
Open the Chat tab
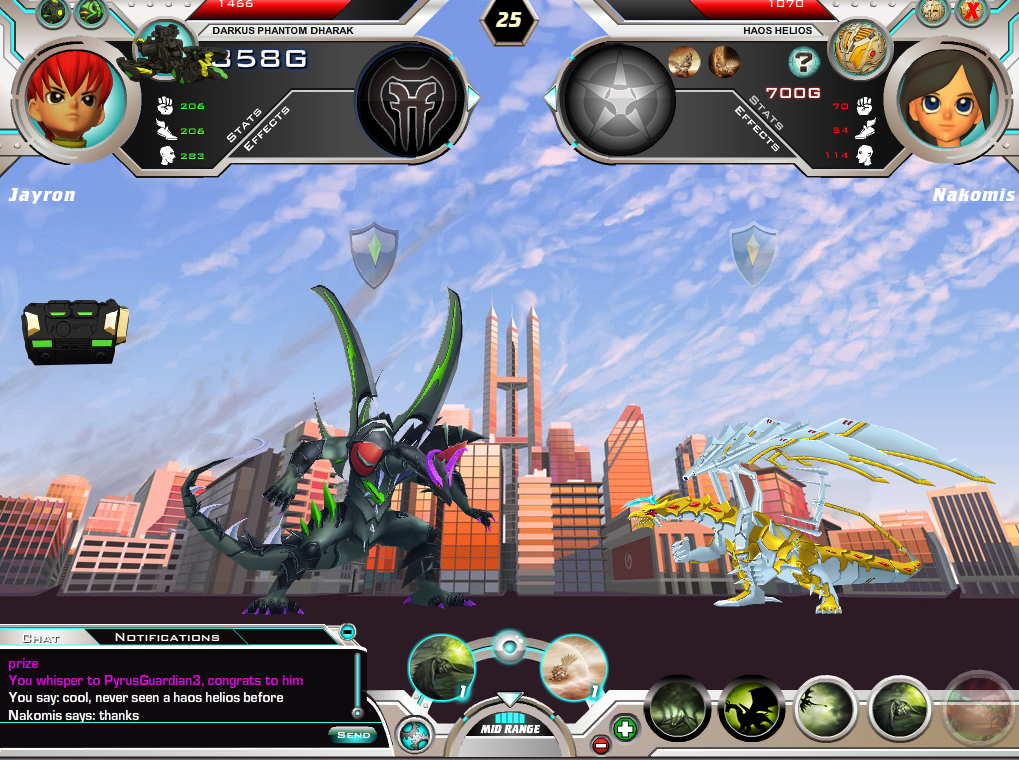[42, 637]
